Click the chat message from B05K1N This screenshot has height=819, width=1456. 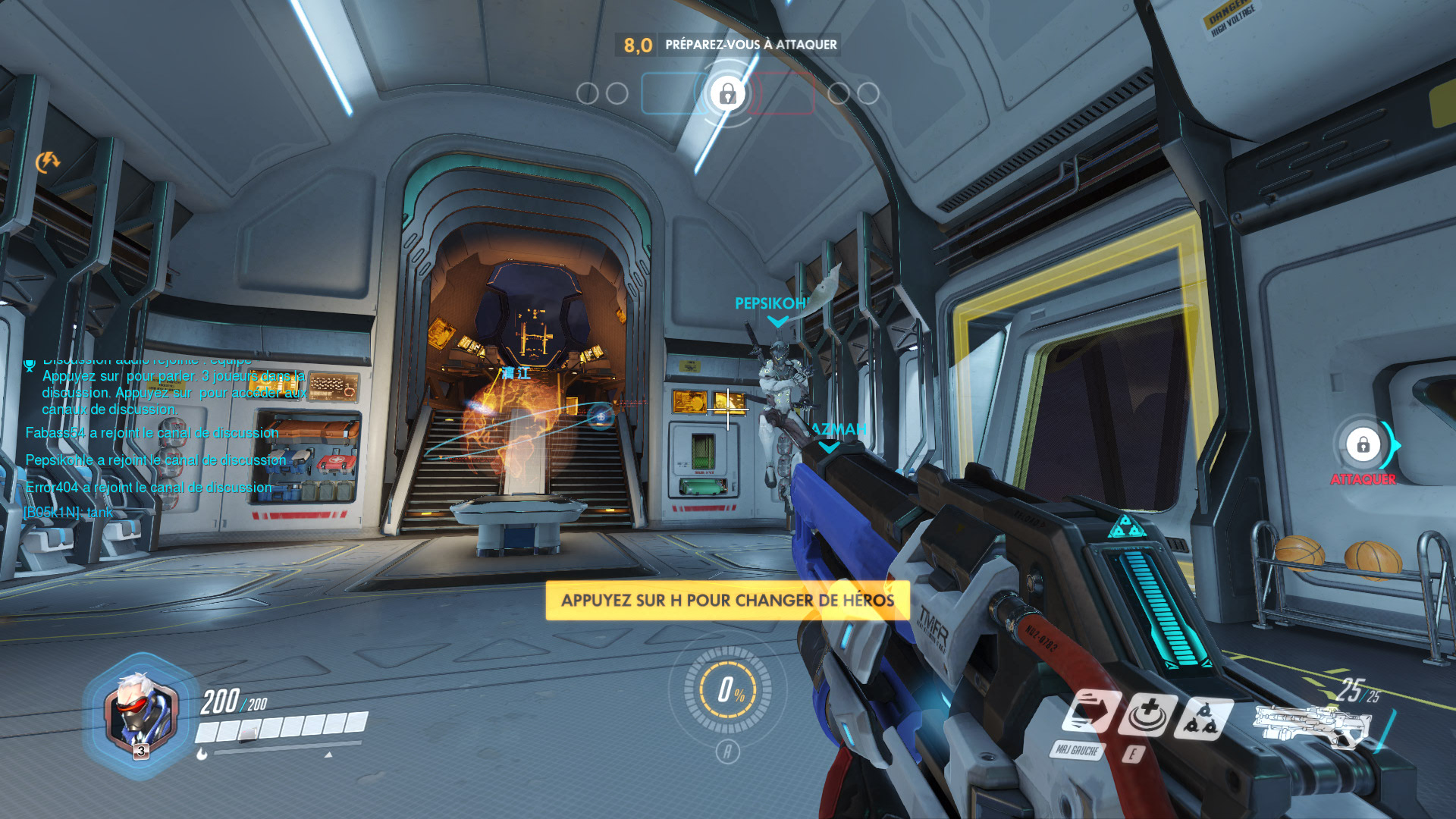(x=68, y=513)
